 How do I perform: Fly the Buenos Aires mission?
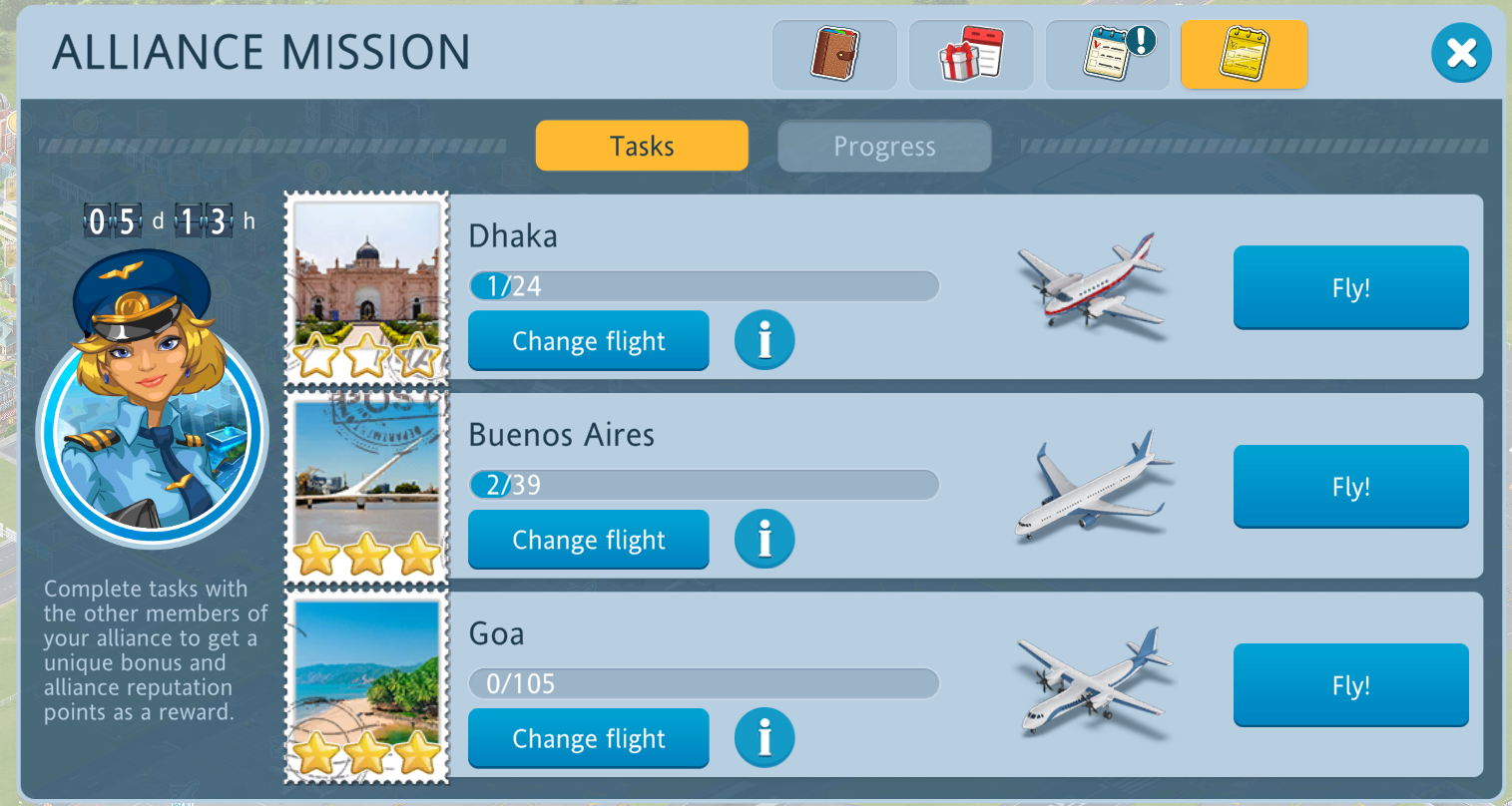1350,487
